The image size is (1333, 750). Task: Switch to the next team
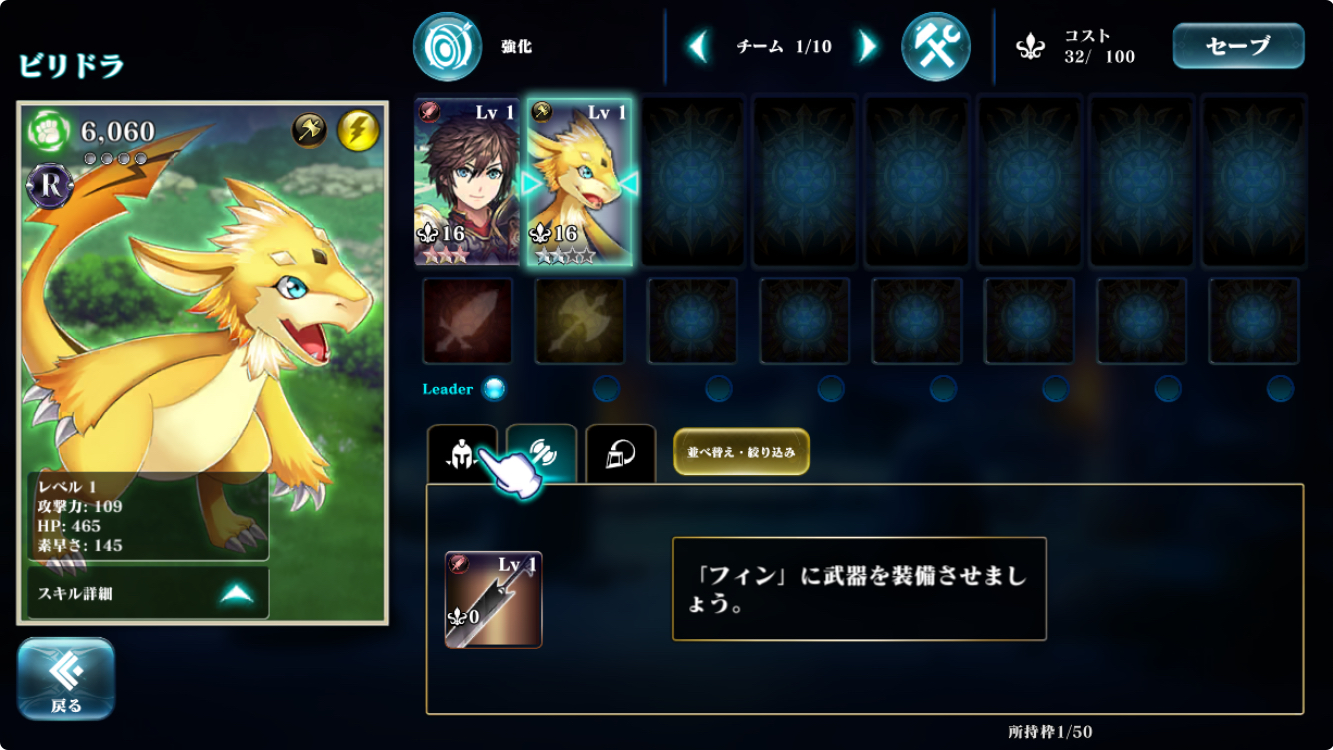pos(868,46)
